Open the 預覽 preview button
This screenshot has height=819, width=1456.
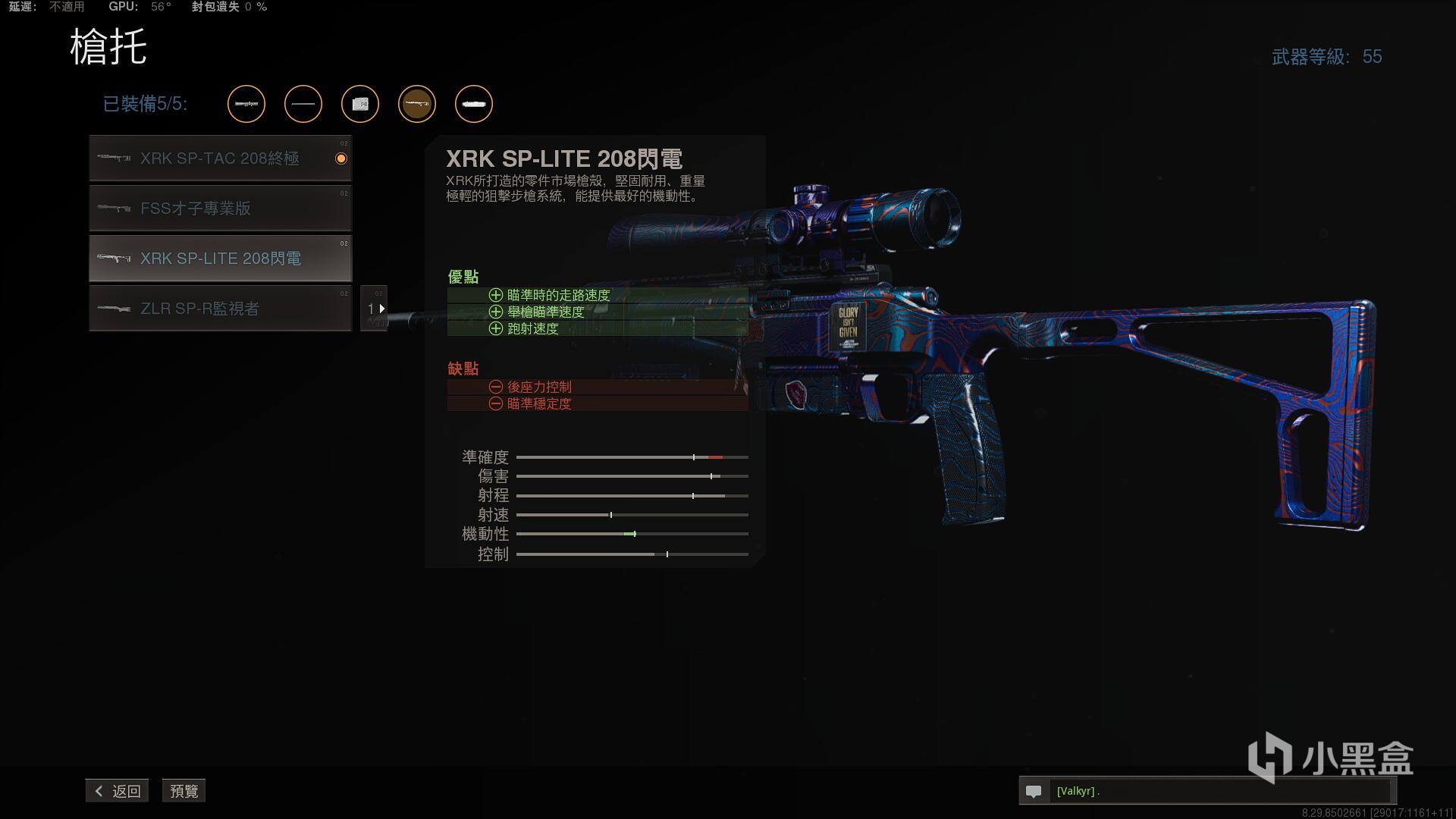(184, 791)
